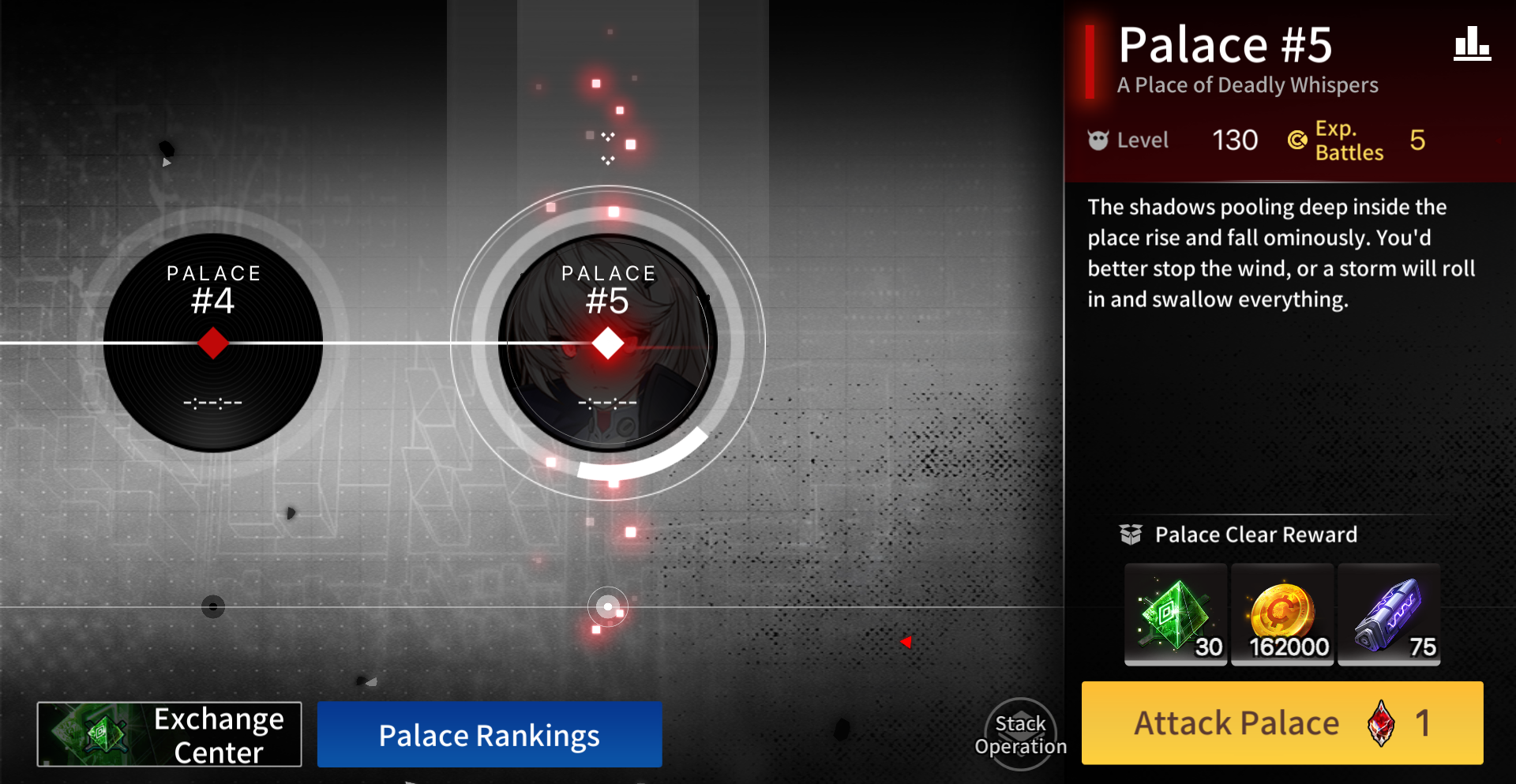
Task: Click the Level demon-head icon
Action: click(x=1098, y=140)
